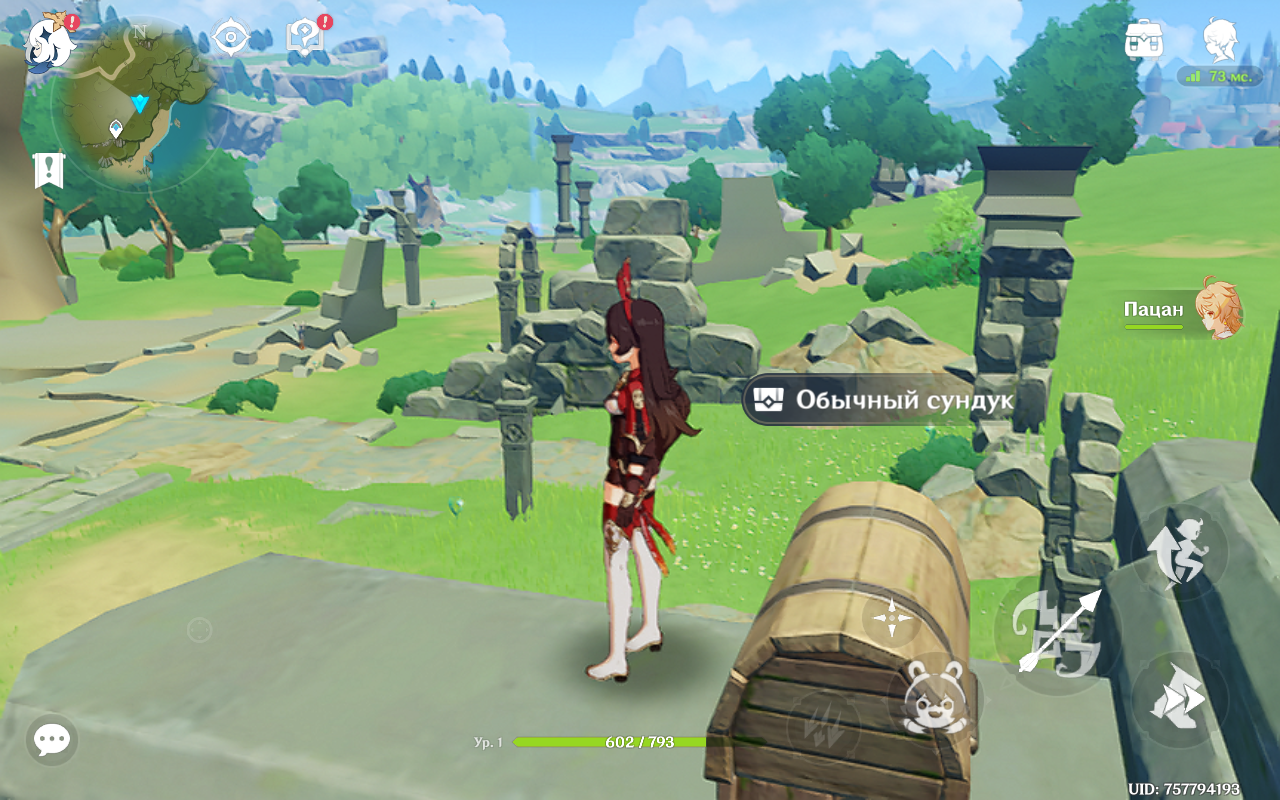Open the chat speech bubble

coord(51,740)
